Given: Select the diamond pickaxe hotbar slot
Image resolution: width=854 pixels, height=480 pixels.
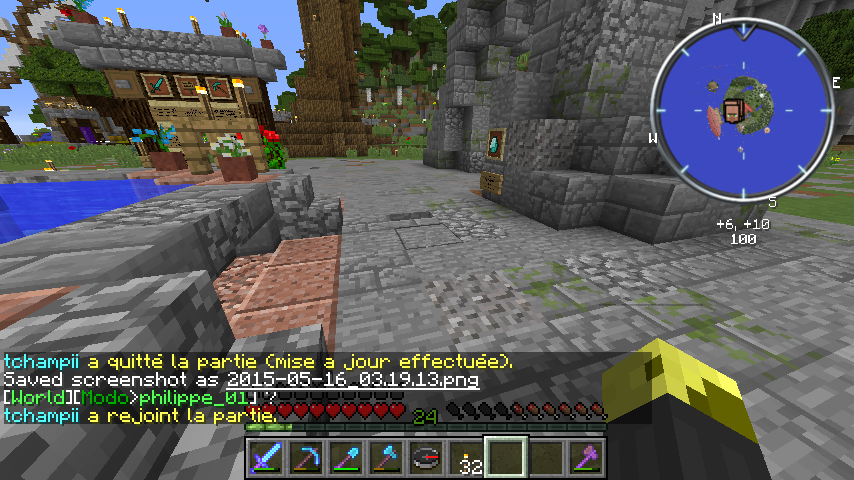Looking at the screenshot, I should [306, 458].
